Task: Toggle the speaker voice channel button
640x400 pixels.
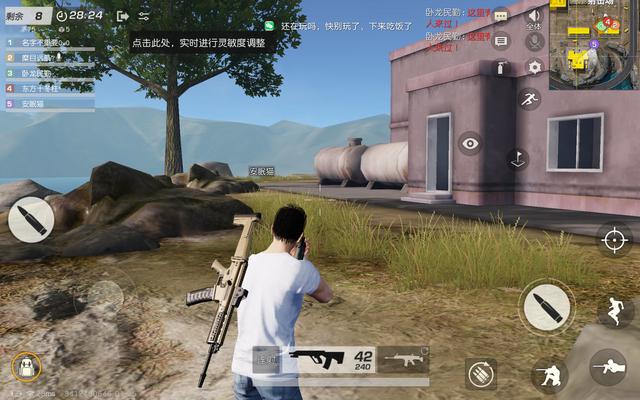Action: pos(534,15)
